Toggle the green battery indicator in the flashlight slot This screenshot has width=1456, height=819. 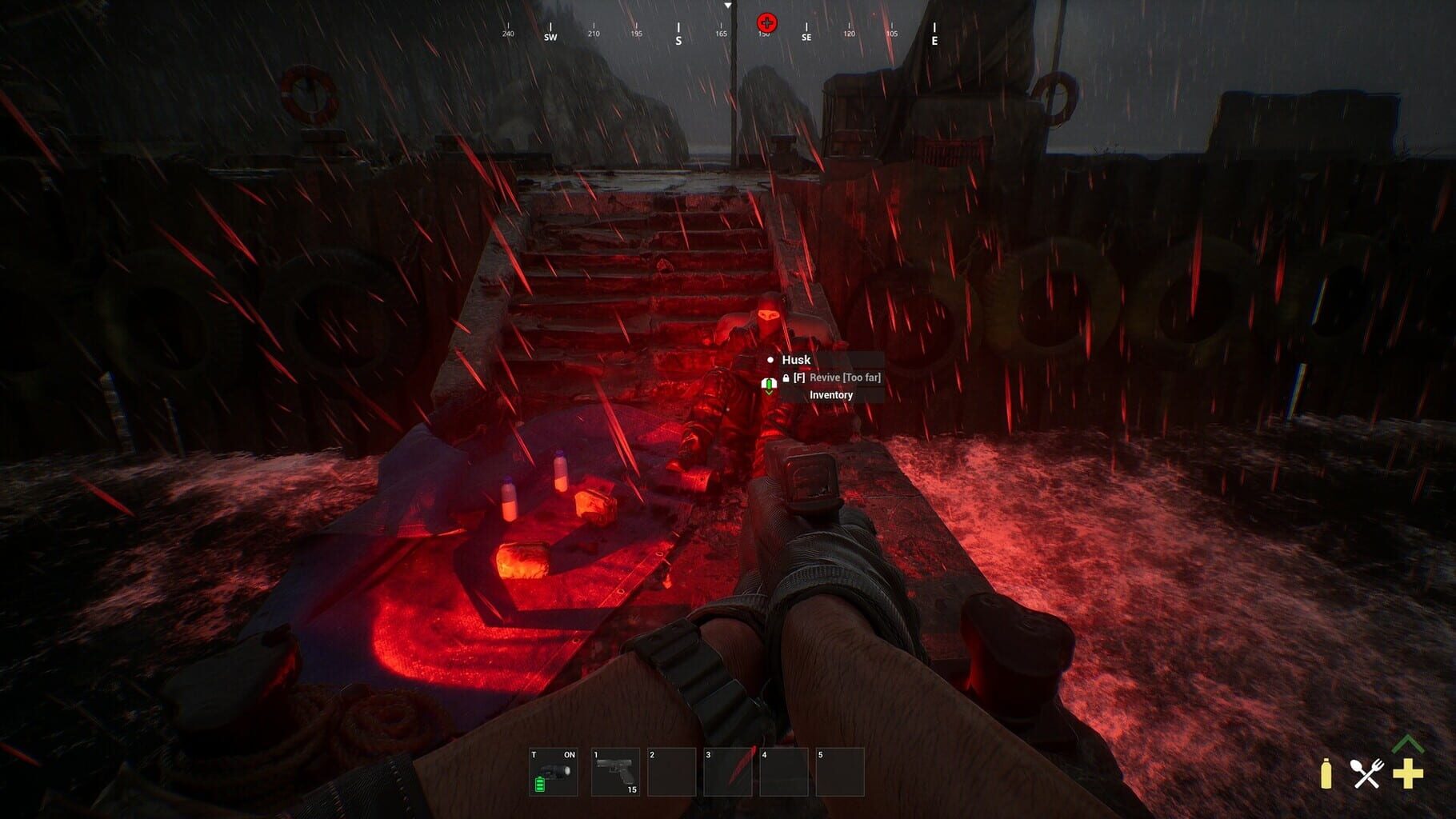[540, 785]
